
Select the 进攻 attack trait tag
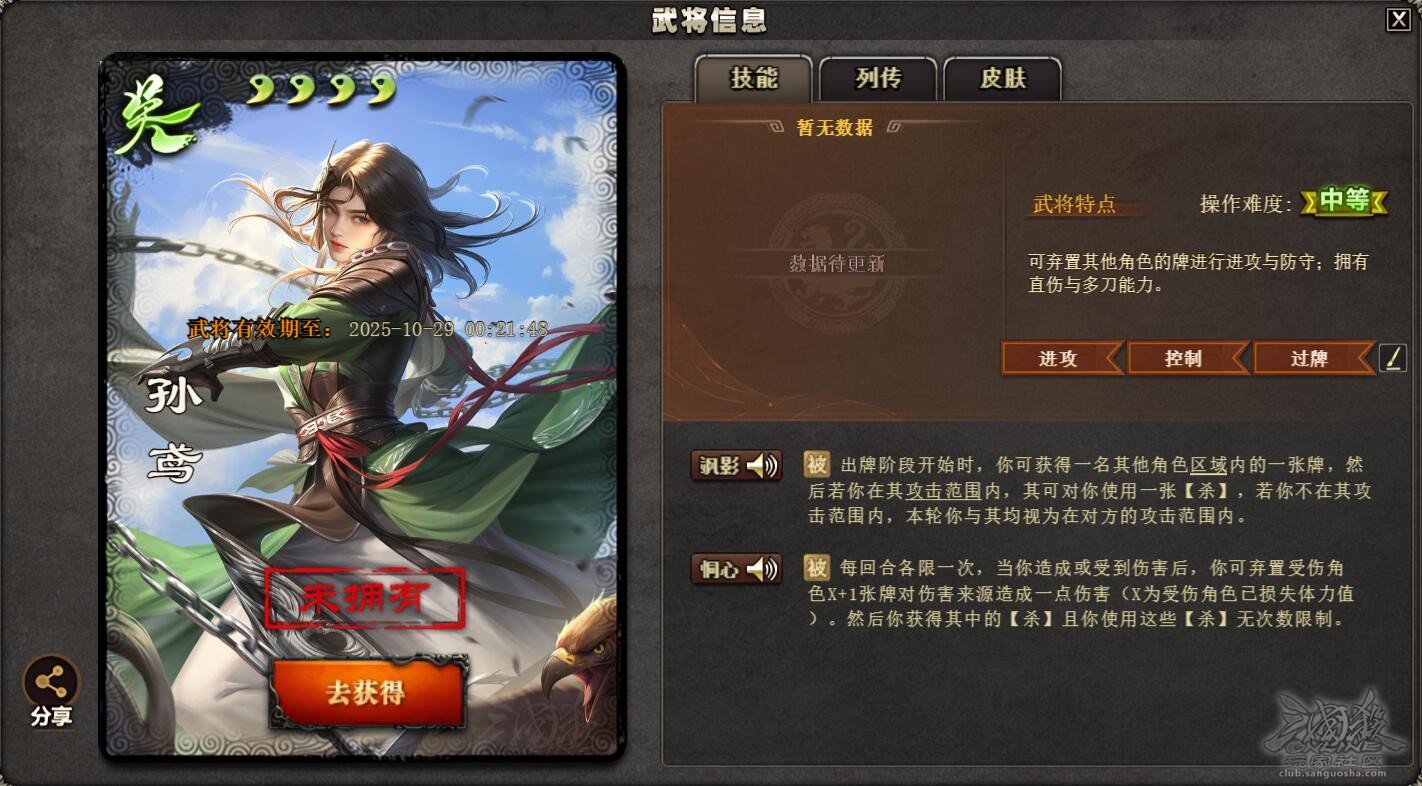pos(1060,359)
